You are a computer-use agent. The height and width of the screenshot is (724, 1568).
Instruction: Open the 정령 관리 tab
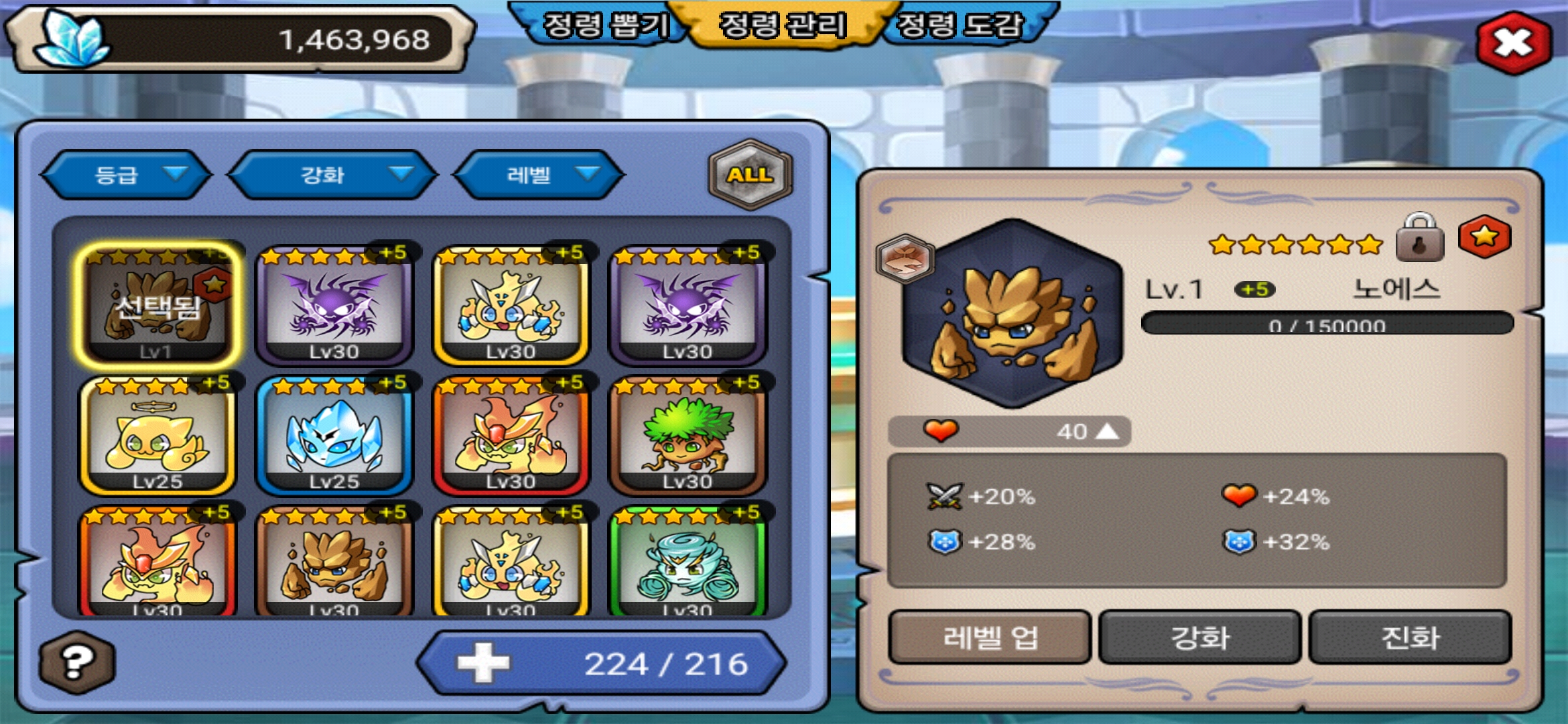[782, 25]
